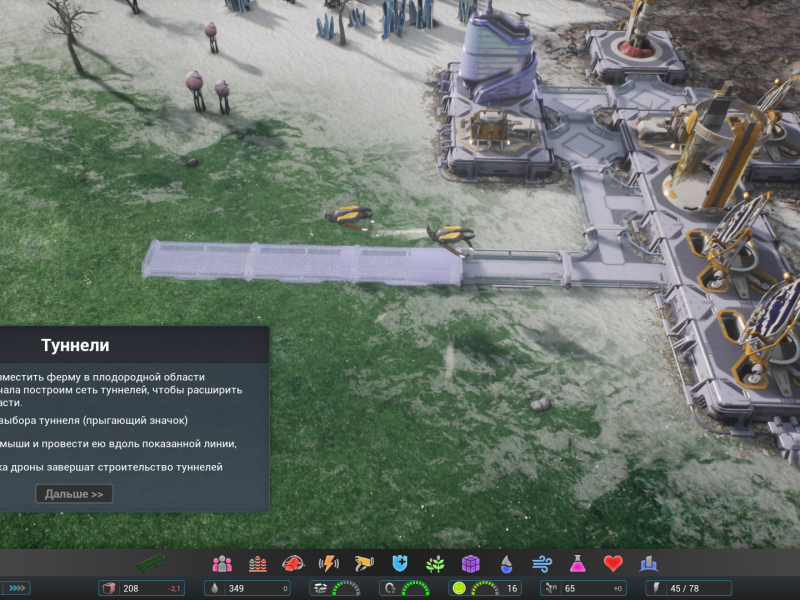Open the red heart health category
This screenshot has width=800, height=600.
pyautogui.click(x=613, y=564)
